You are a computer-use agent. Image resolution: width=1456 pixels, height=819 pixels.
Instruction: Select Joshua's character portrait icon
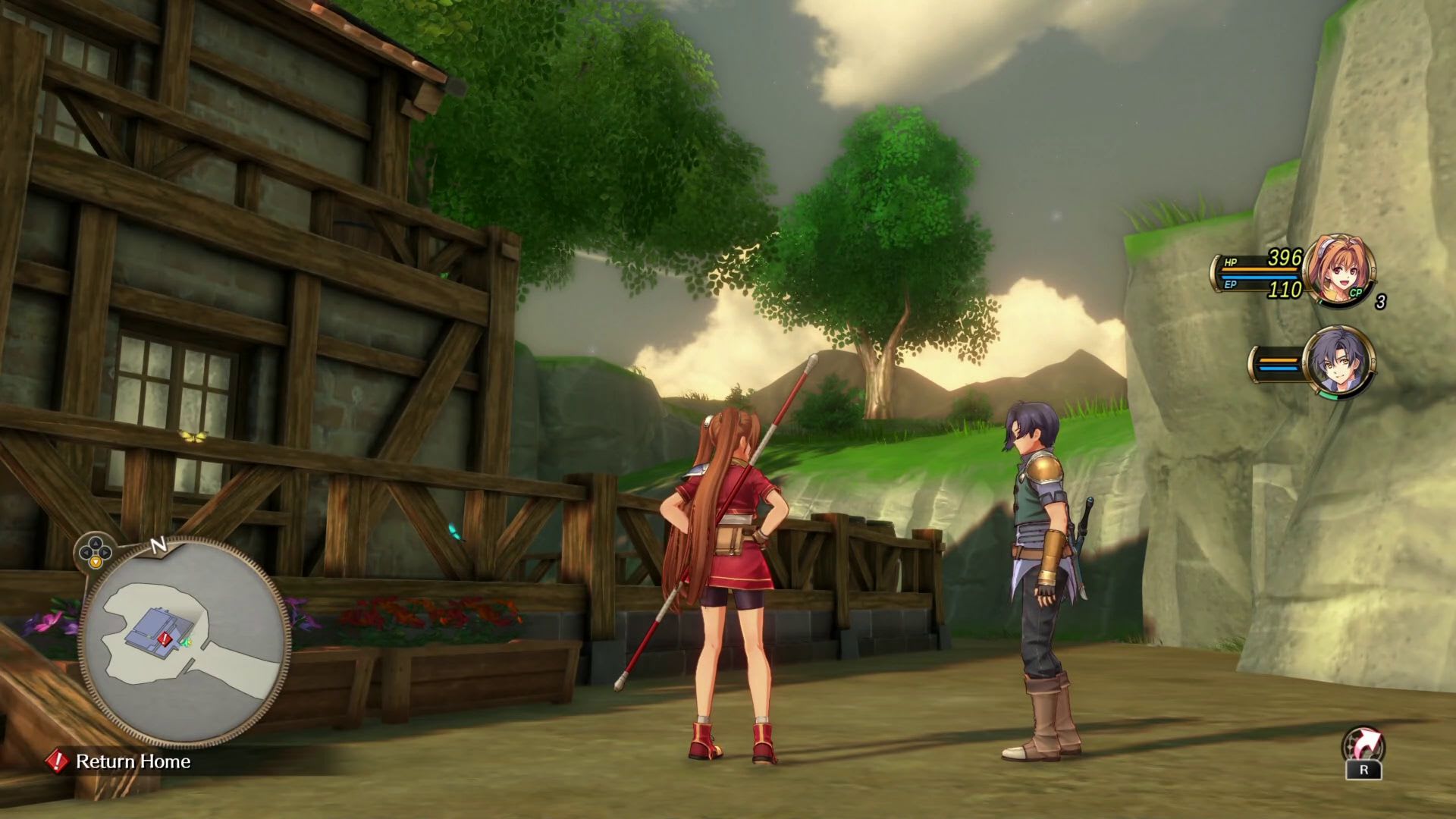pyautogui.click(x=1341, y=362)
